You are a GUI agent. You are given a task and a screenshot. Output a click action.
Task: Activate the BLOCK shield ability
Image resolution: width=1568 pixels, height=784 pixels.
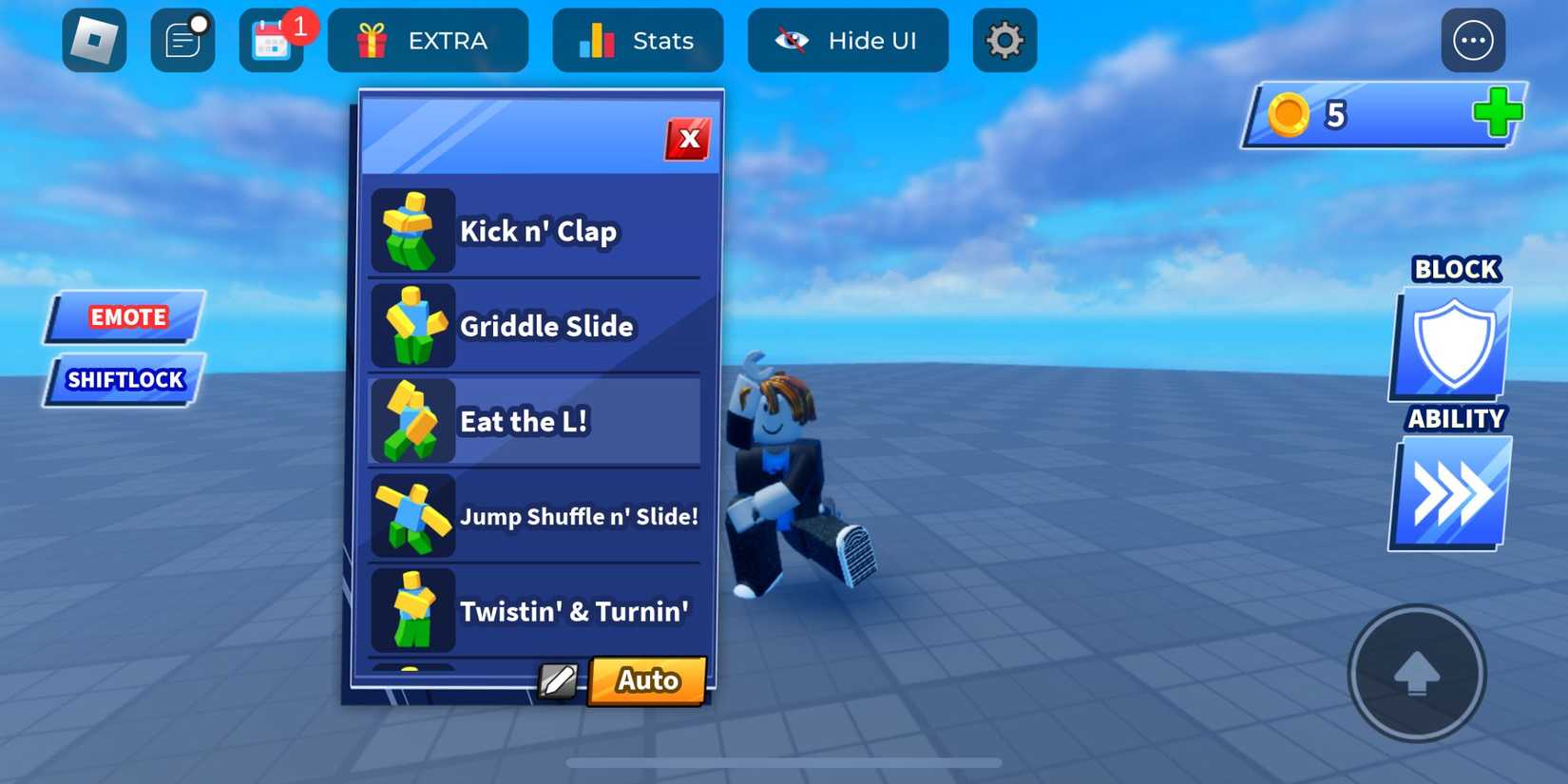coord(1451,342)
